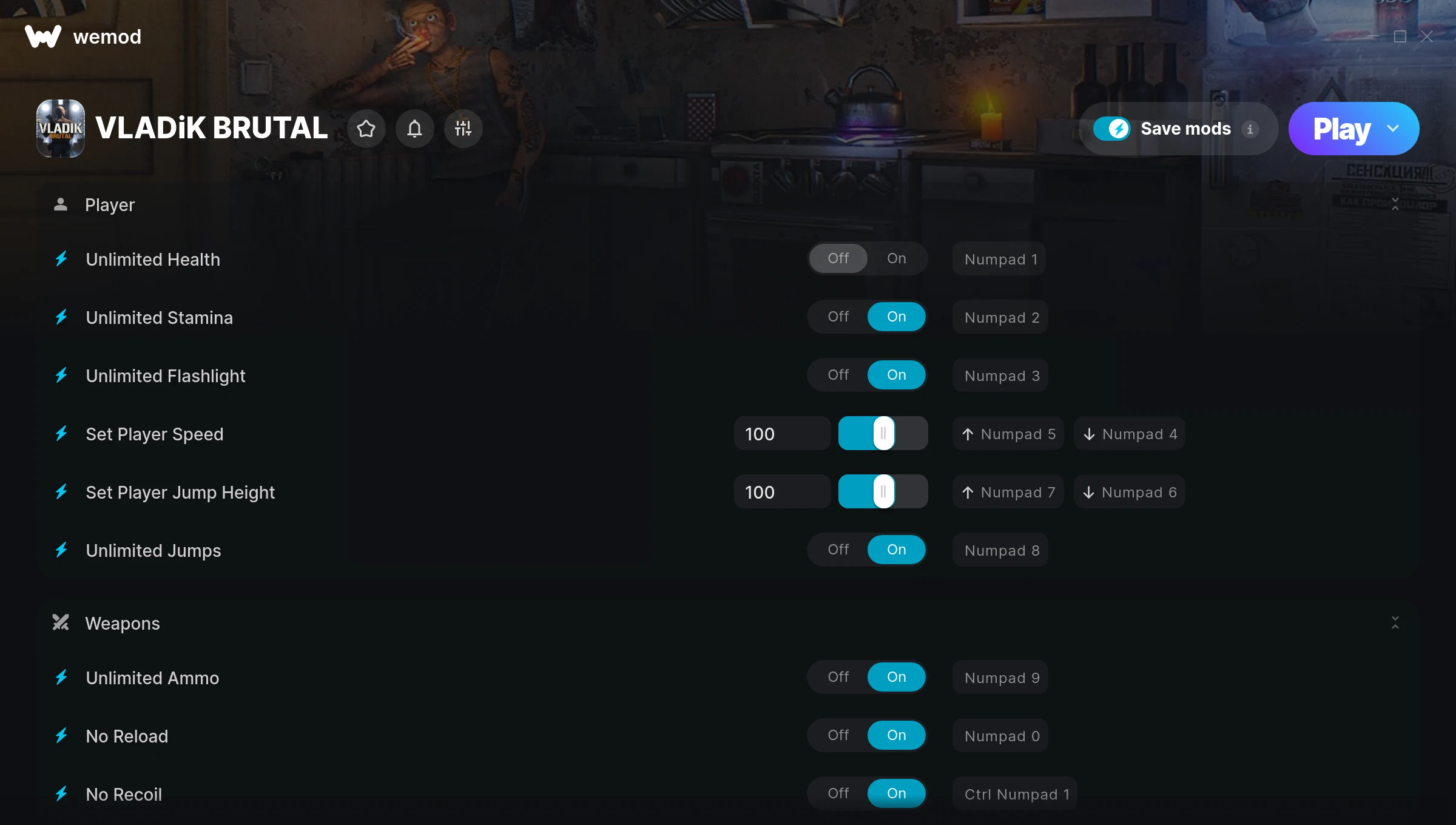Click the Player section person icon

pos(61,204)
